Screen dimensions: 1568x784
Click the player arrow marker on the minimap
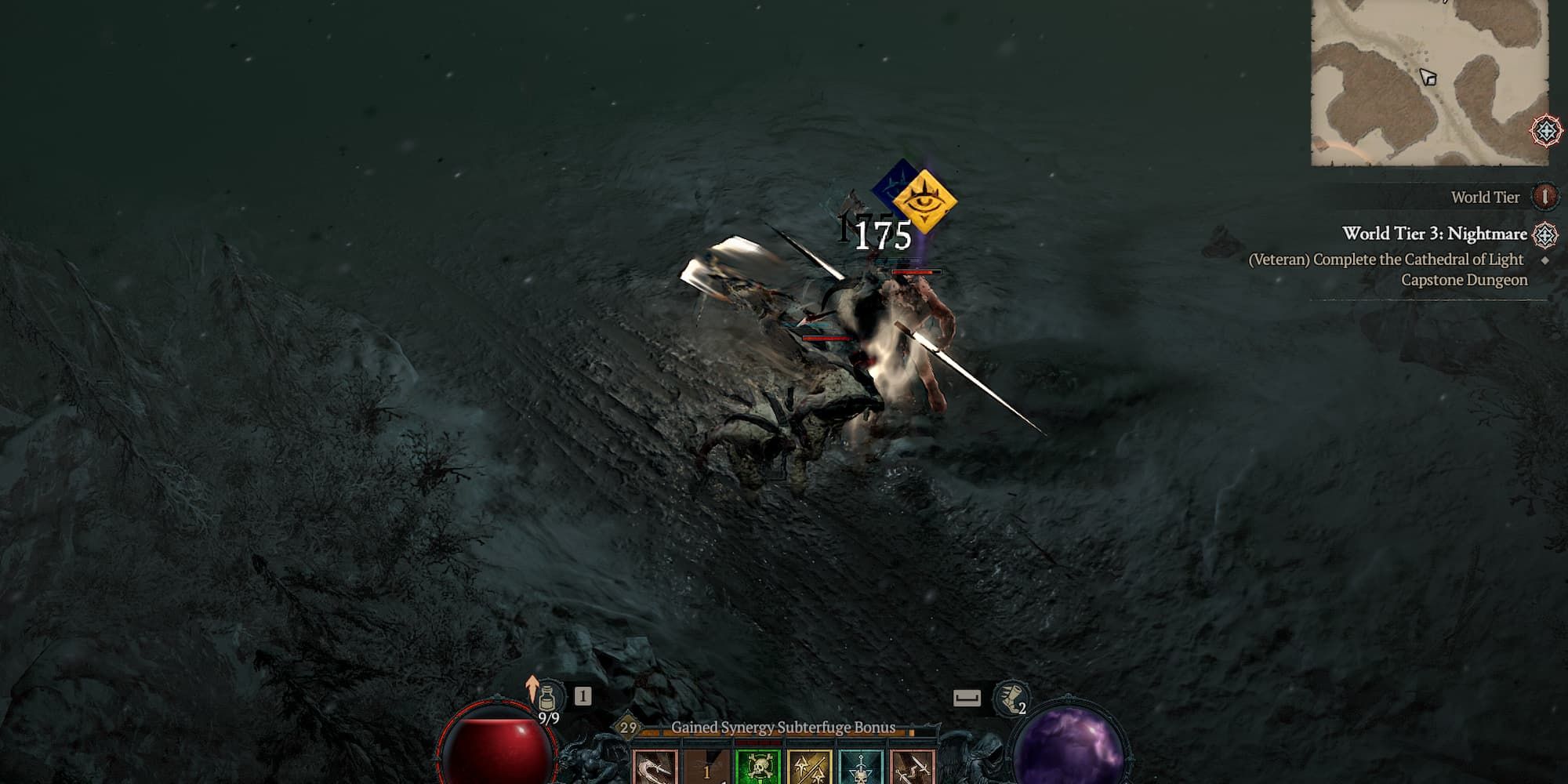1428,76
